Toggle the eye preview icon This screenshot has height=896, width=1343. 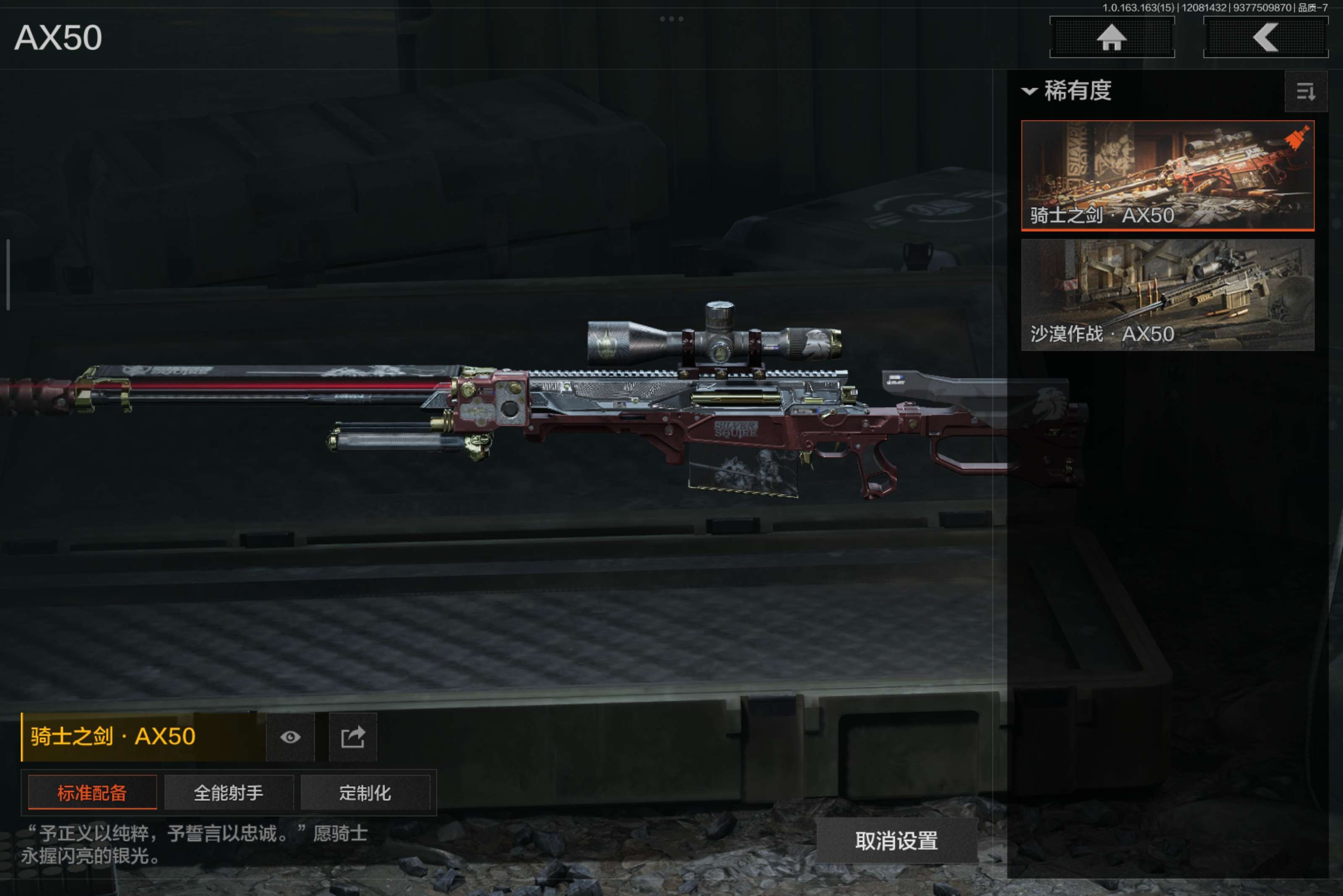(290, 737)
